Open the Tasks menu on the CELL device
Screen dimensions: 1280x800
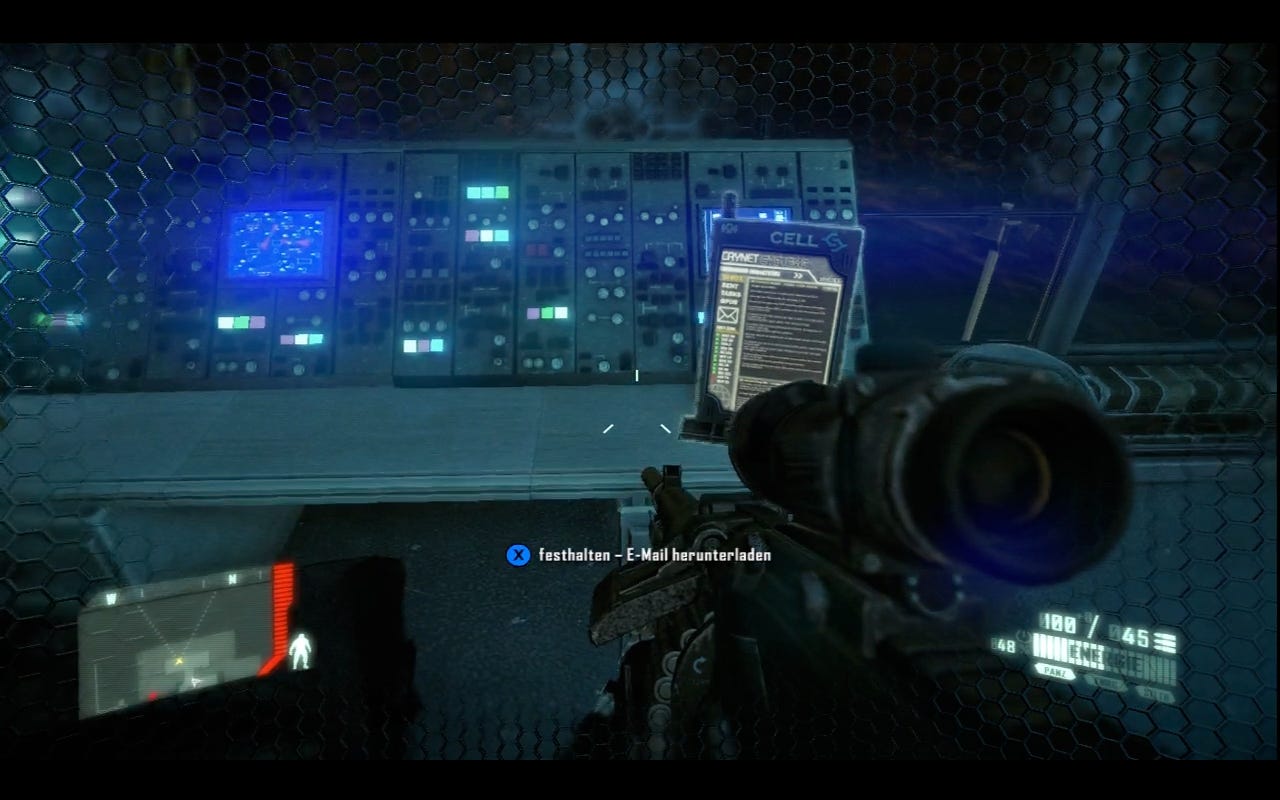(728, 296)
